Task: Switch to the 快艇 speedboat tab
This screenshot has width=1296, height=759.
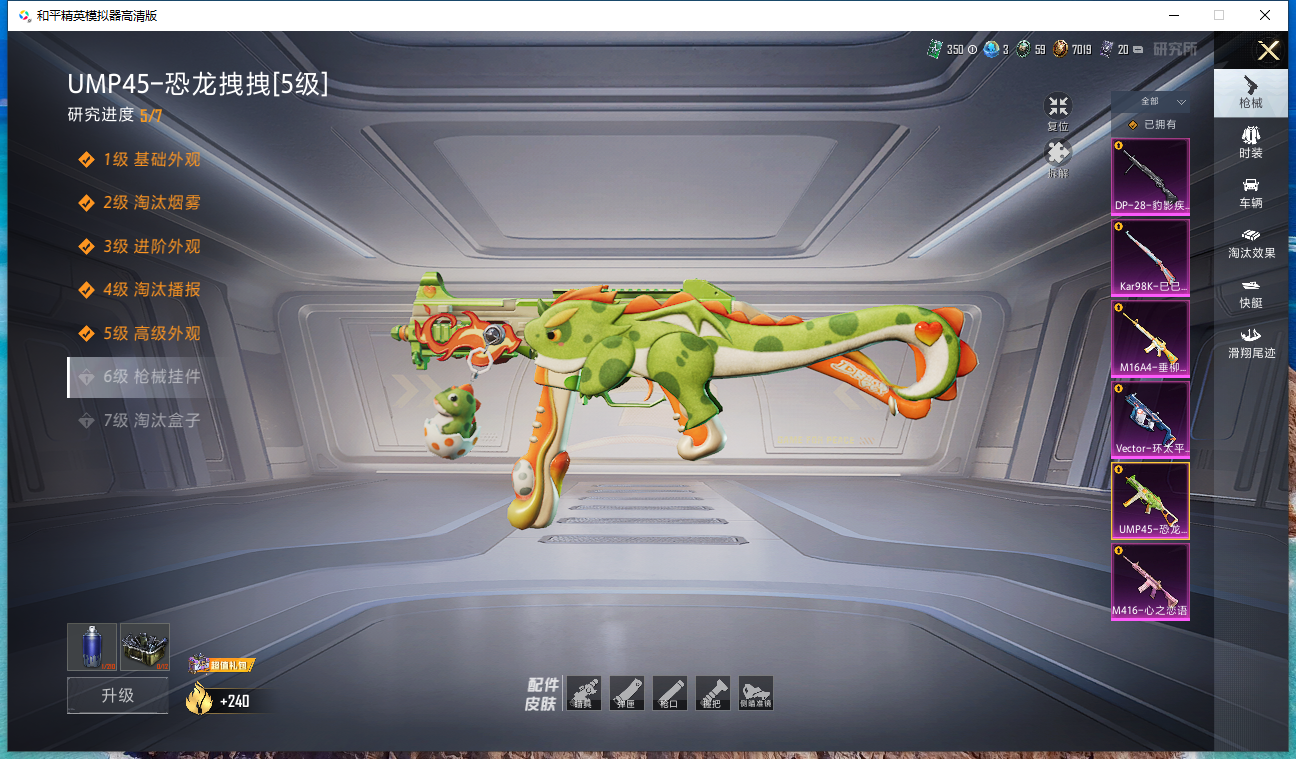Action: 1250,293
